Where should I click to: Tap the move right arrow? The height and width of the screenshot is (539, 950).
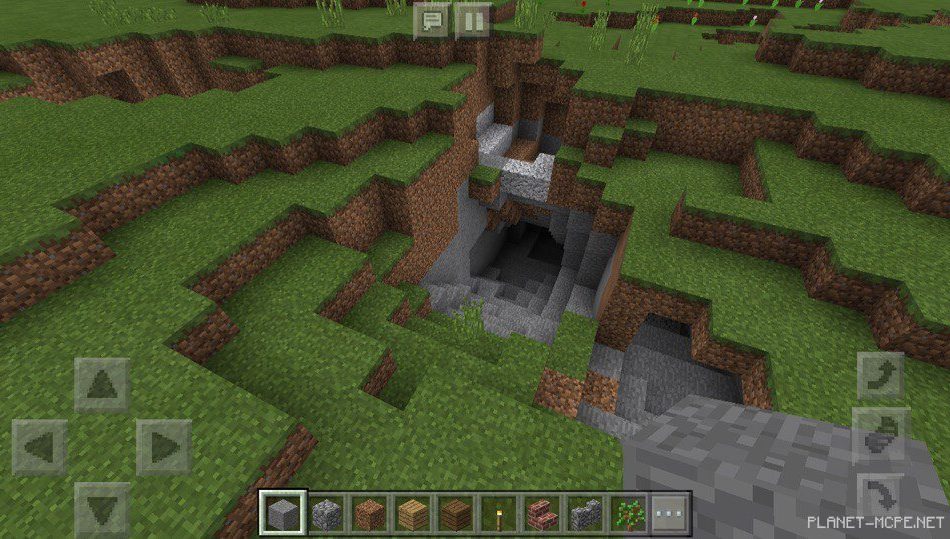click(x=163, y=446)
